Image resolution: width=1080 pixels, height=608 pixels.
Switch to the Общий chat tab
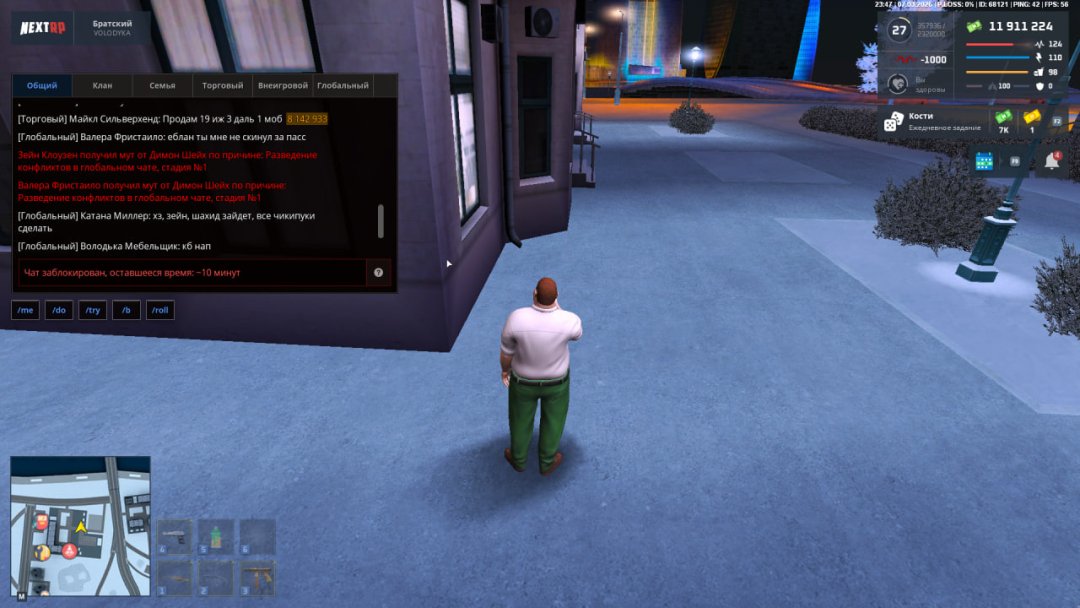point(42,86)
